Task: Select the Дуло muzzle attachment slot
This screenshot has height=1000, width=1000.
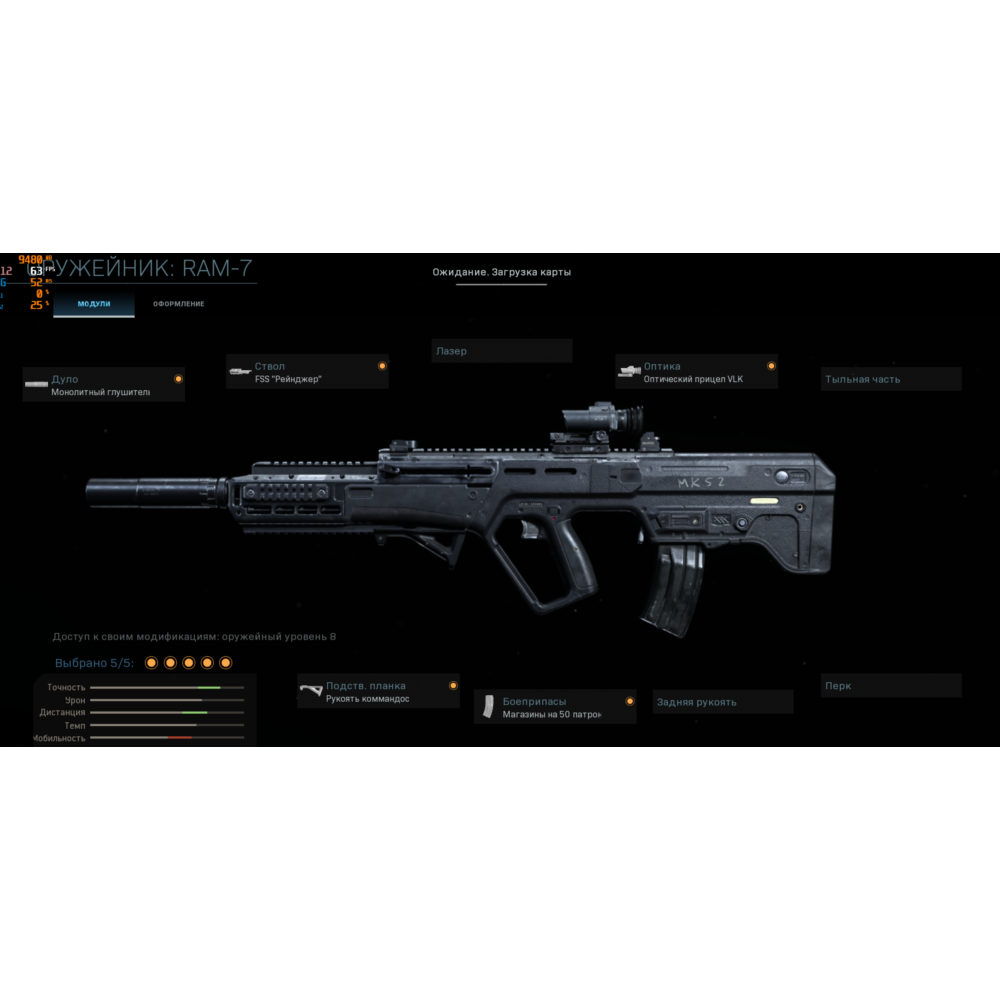Action: tap(104, 385)
